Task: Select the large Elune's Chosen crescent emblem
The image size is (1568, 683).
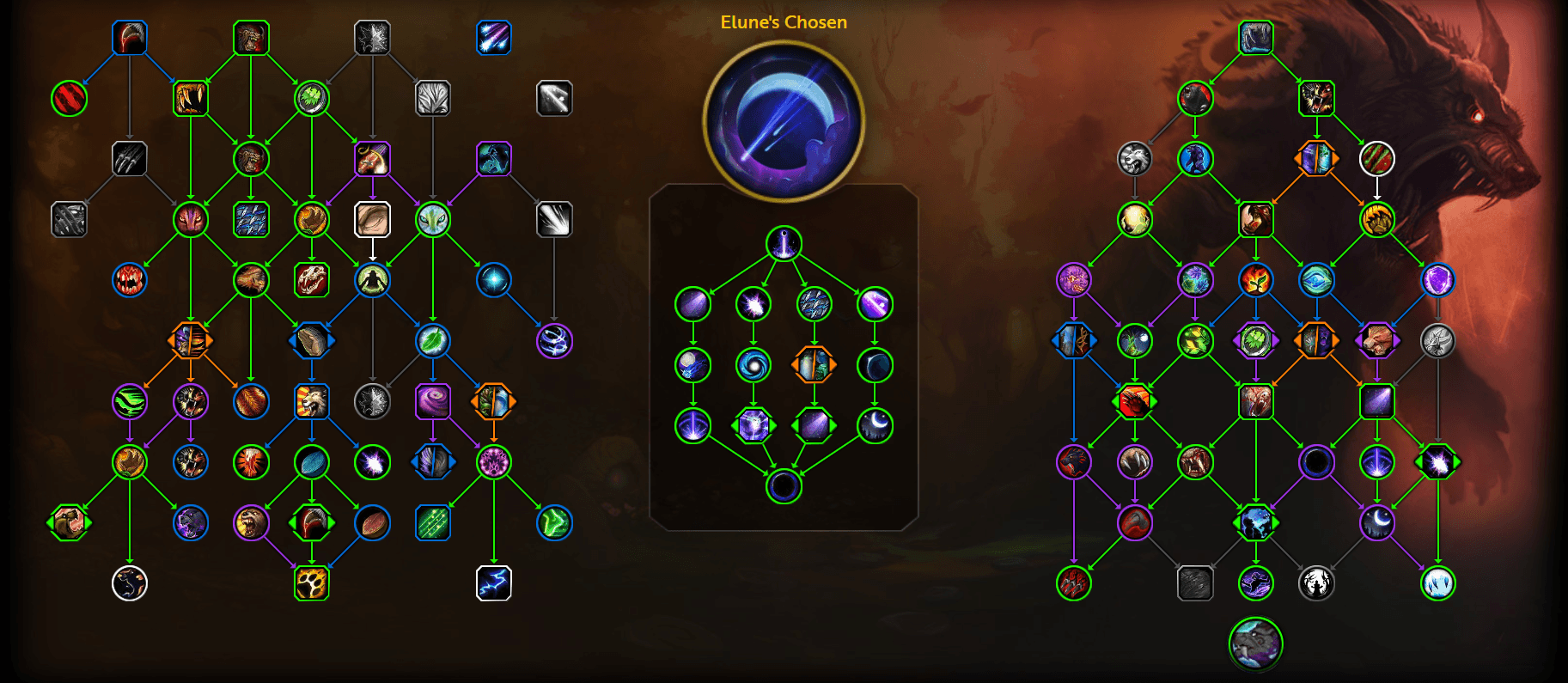Action: 784,121
